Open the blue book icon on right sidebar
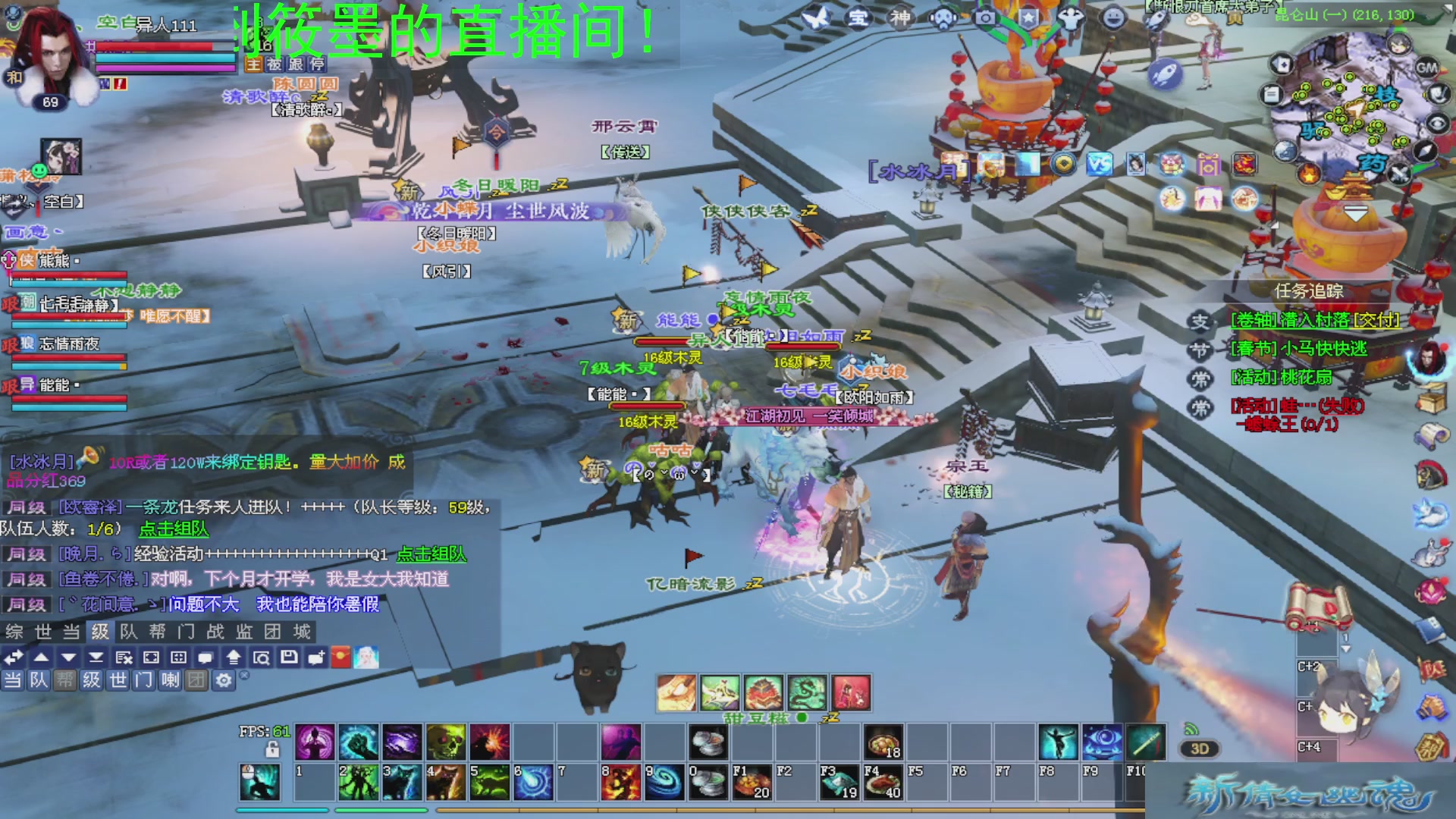This screenshot has height=819, width=1456. tap(1429, 629)
